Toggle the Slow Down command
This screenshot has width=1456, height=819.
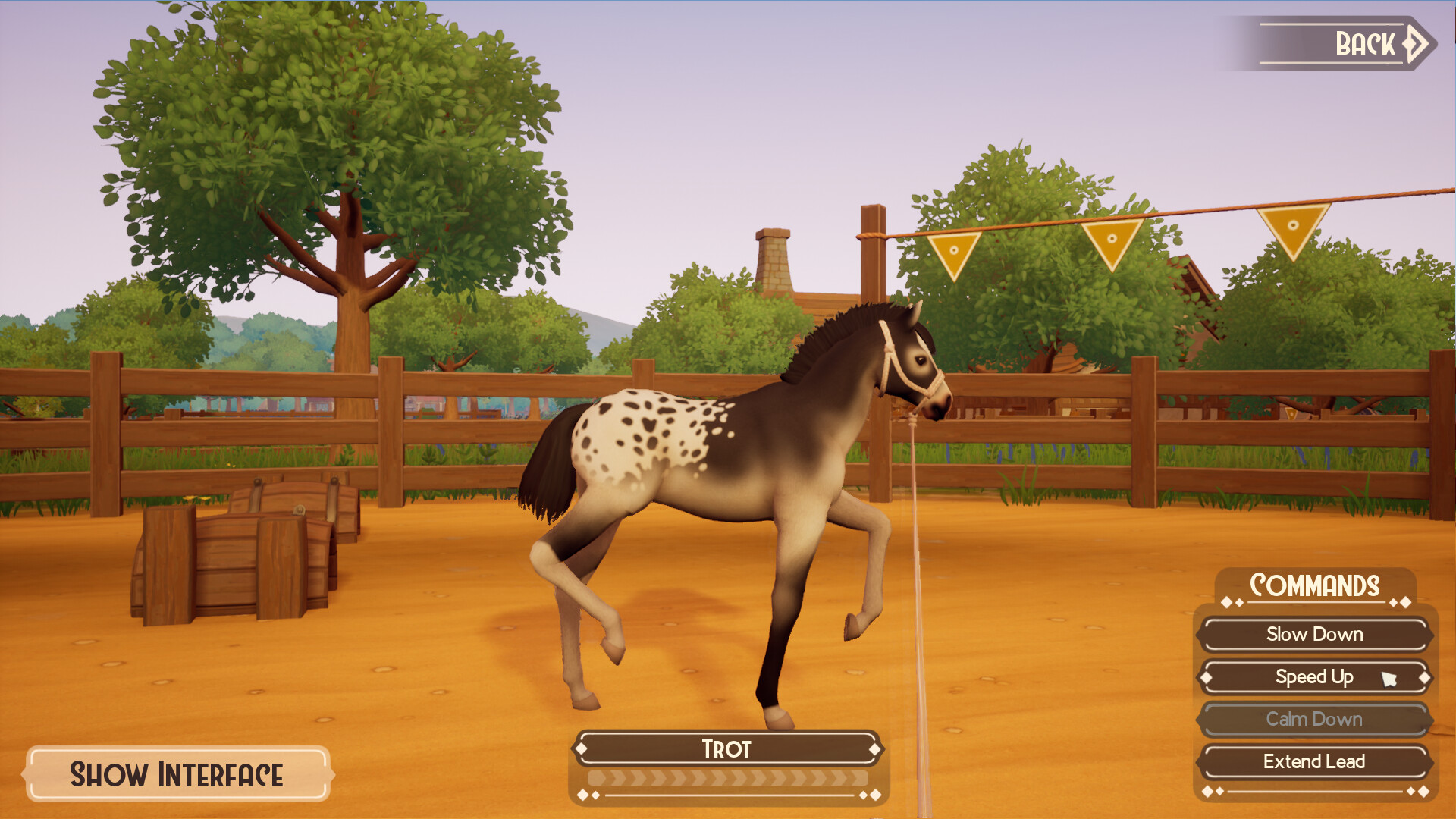(x=1313, y=635)
